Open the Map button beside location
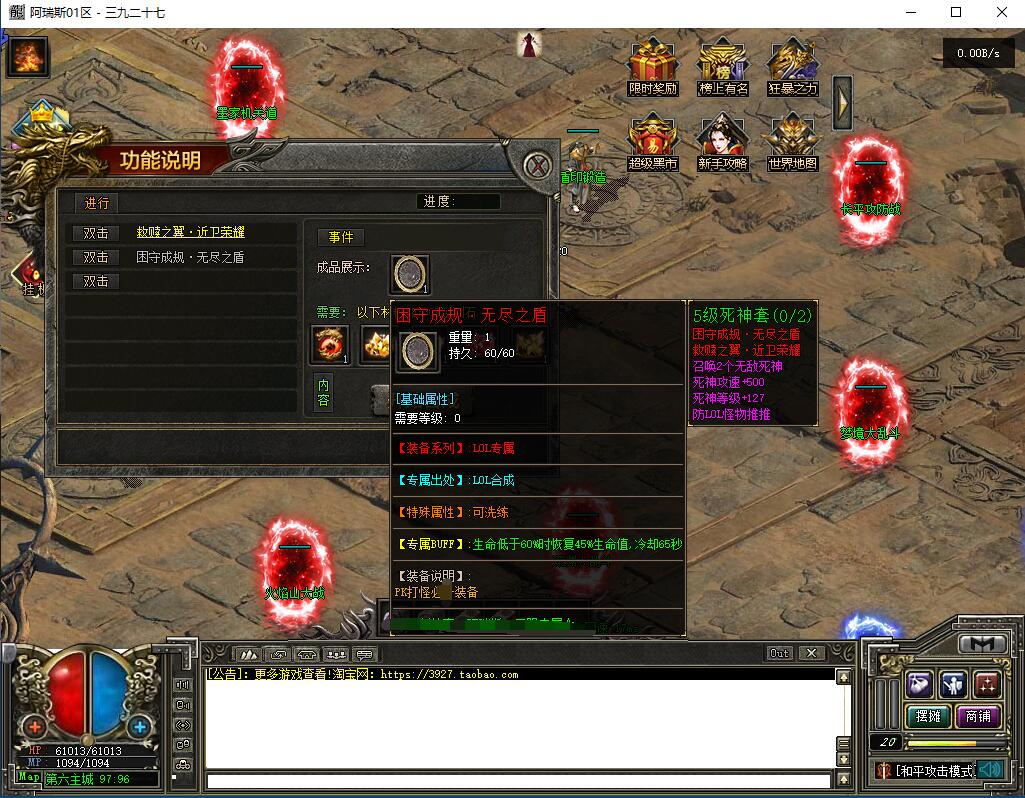Screen dimensions: 1025x798 pyautogui.click(x=29, y=777)
